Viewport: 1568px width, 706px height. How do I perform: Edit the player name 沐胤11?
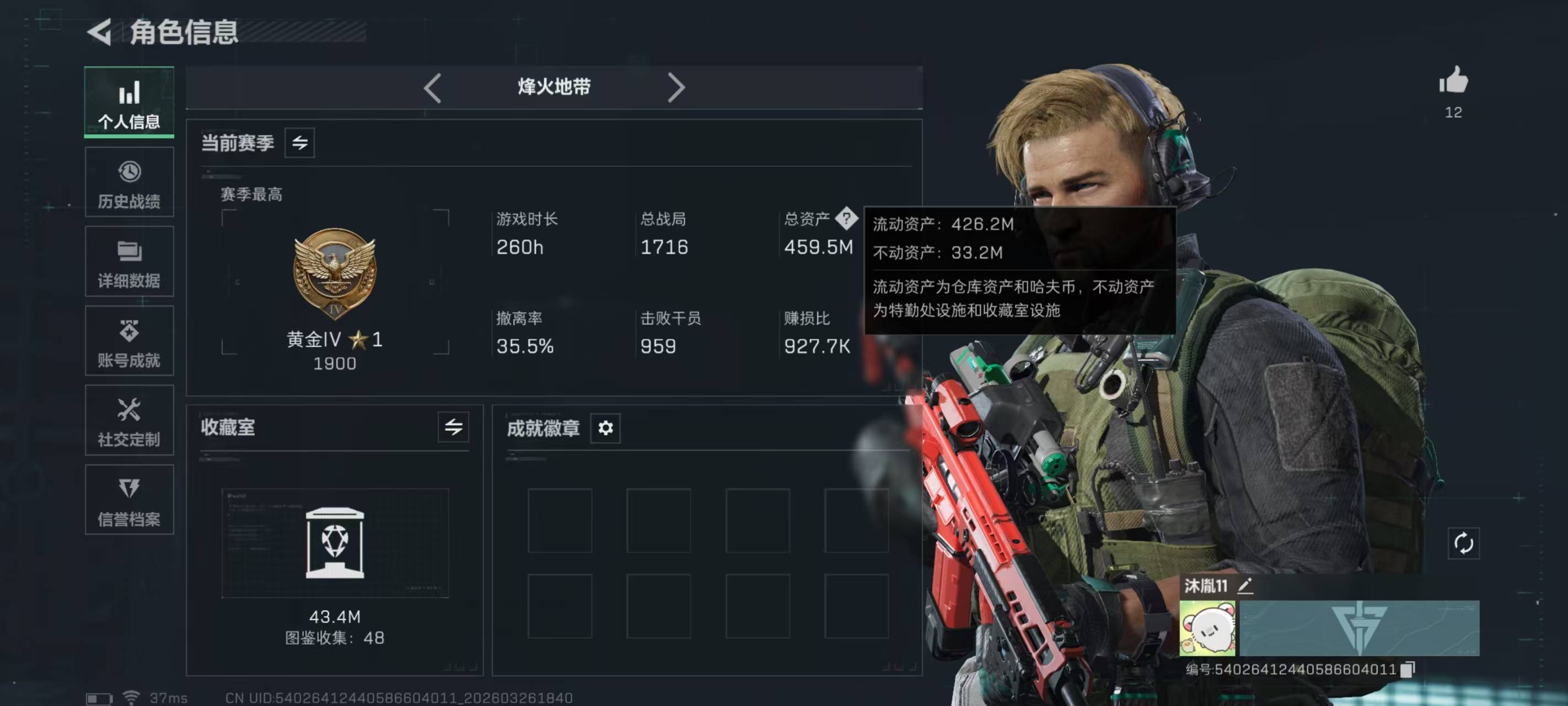1245,586
